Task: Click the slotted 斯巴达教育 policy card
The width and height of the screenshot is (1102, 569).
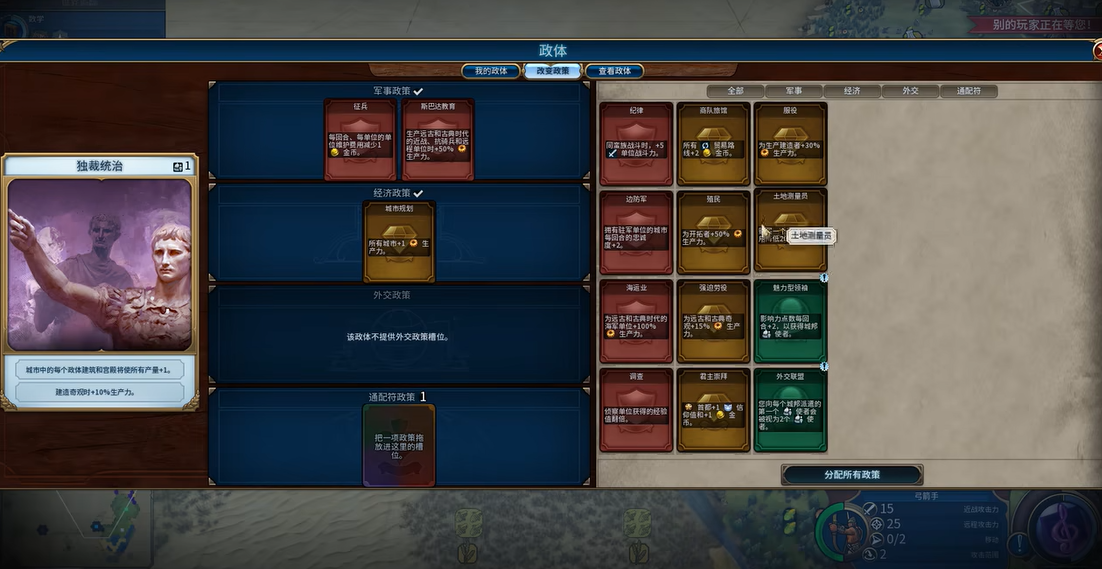Action: (x=437, y=140)
